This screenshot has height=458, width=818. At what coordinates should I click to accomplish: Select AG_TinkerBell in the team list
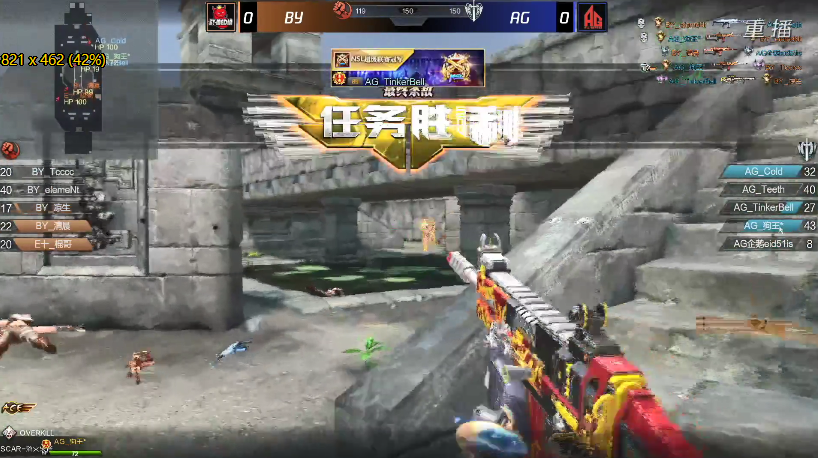(765, 207)
